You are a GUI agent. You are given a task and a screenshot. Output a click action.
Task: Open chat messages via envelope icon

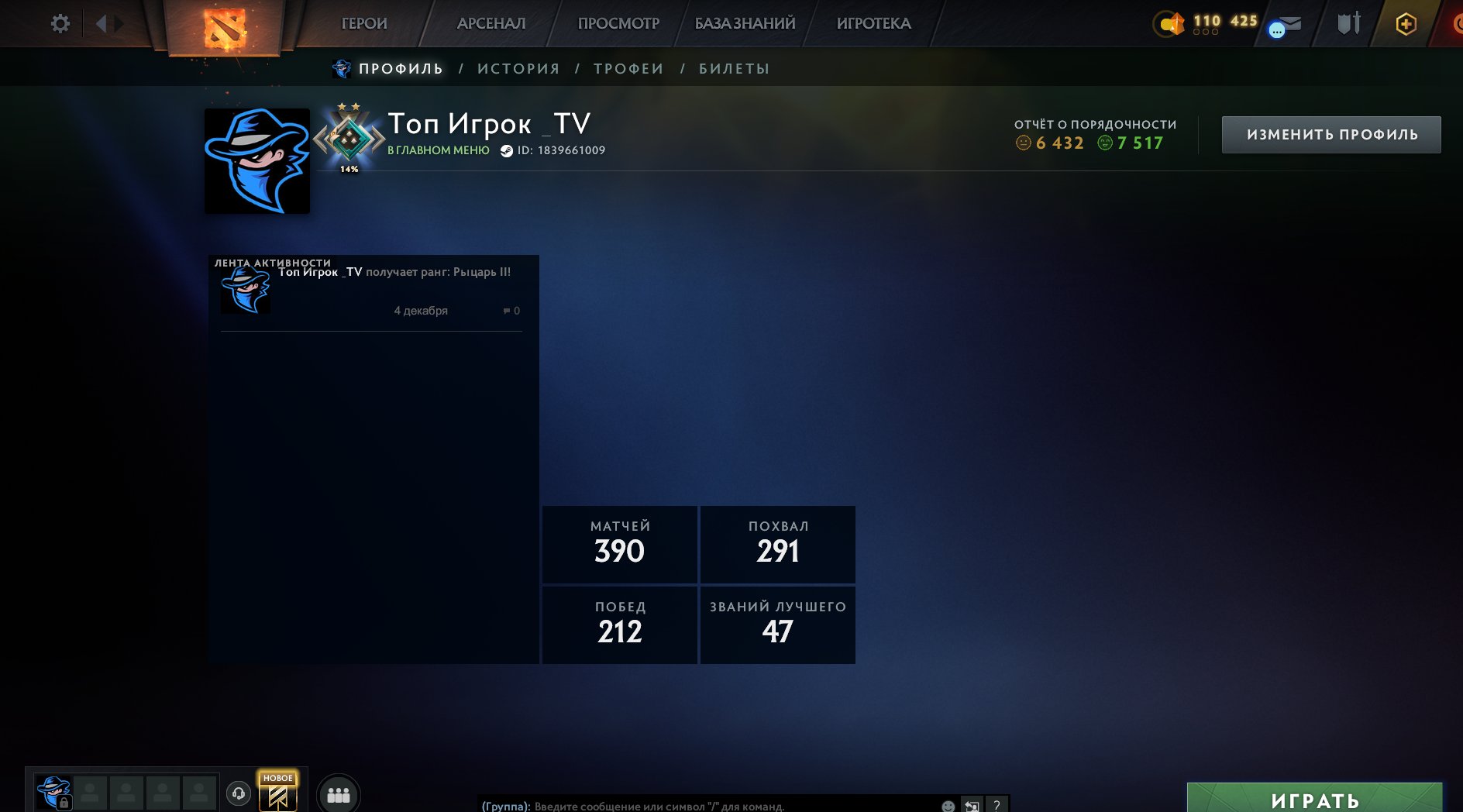pos(1289,24)
